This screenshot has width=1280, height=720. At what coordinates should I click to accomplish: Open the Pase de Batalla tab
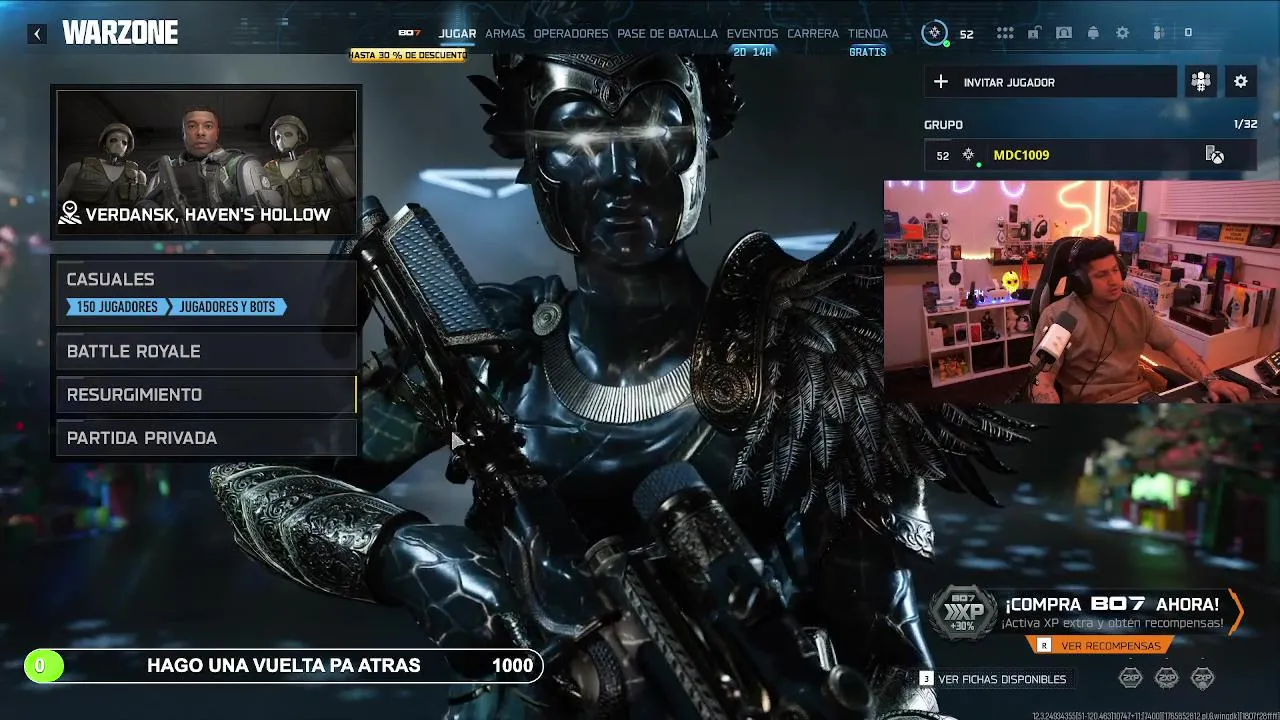click(667, 34)
